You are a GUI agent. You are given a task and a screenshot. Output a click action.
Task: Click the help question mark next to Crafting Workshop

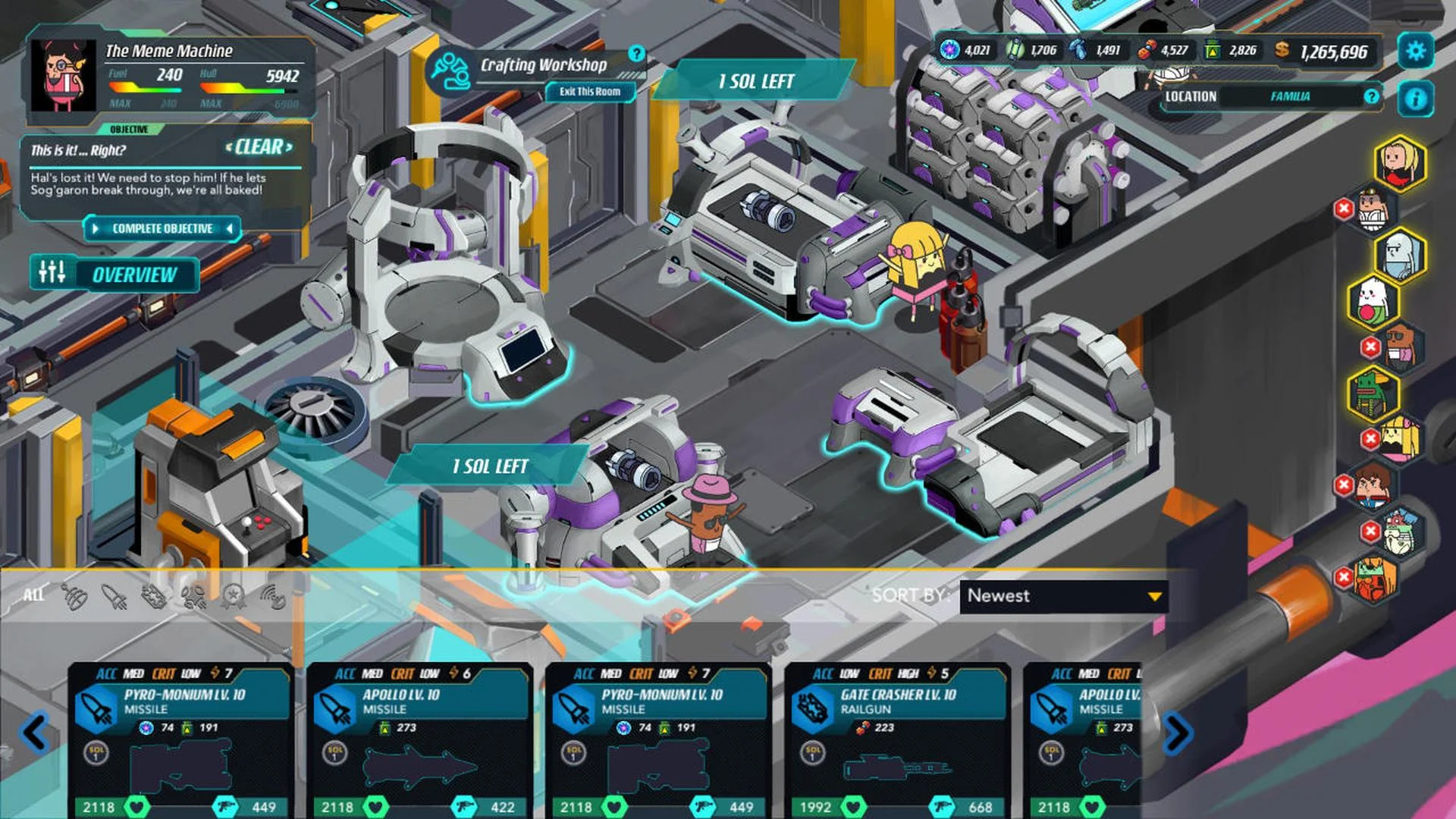637,54
